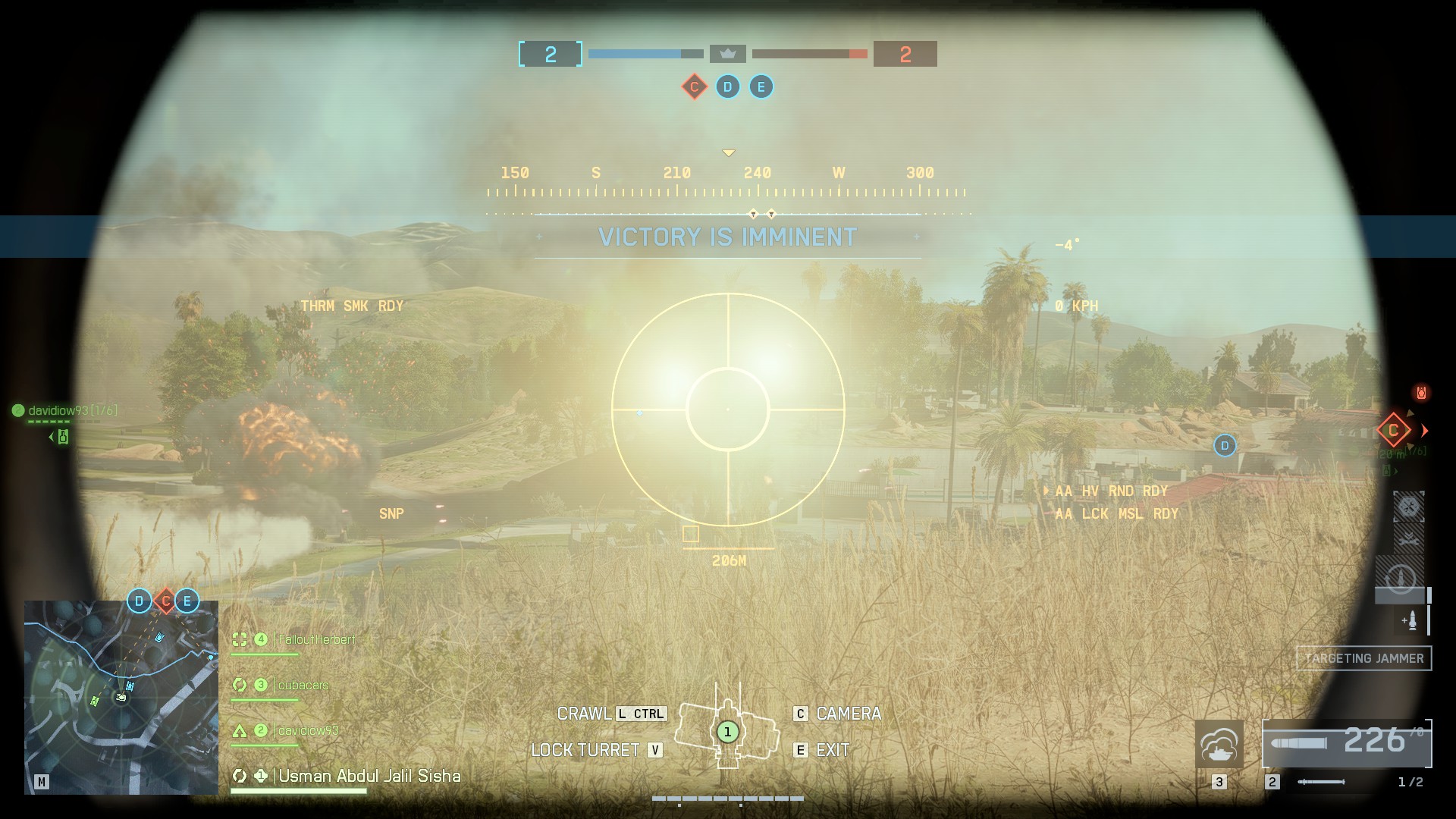Click the crown icon between team scores
The height and width of the screenshot is (819, 1456).
pos(728,54)
